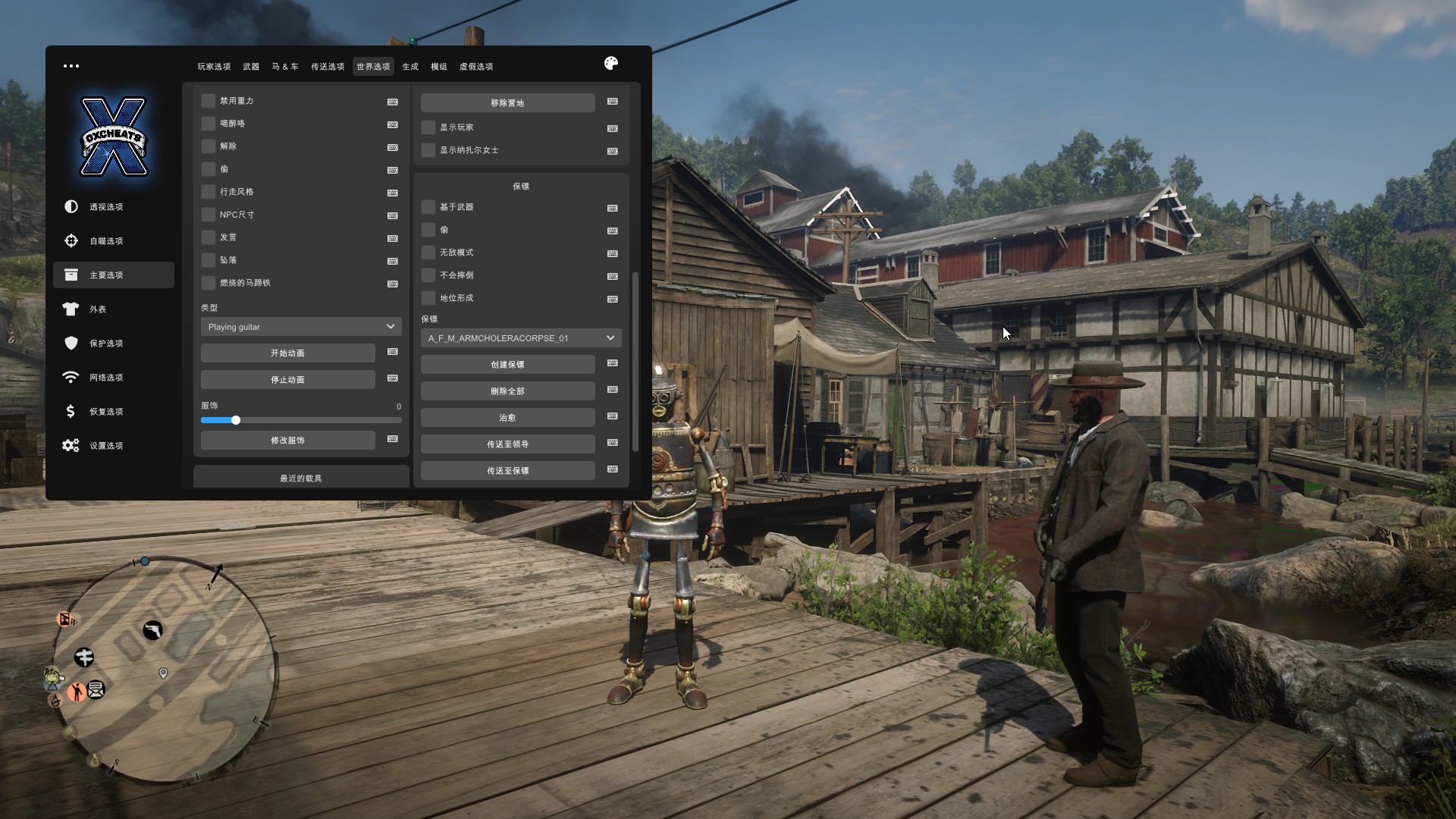Select the 传送选项 tab

click(328, 67)
